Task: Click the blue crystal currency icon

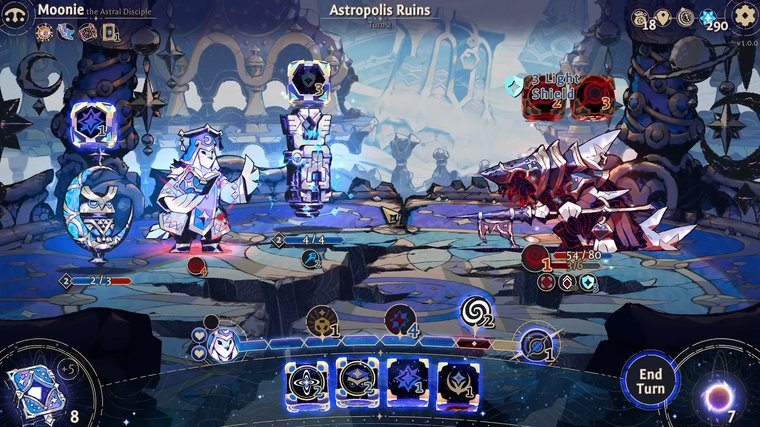Action: click(709, 17)
